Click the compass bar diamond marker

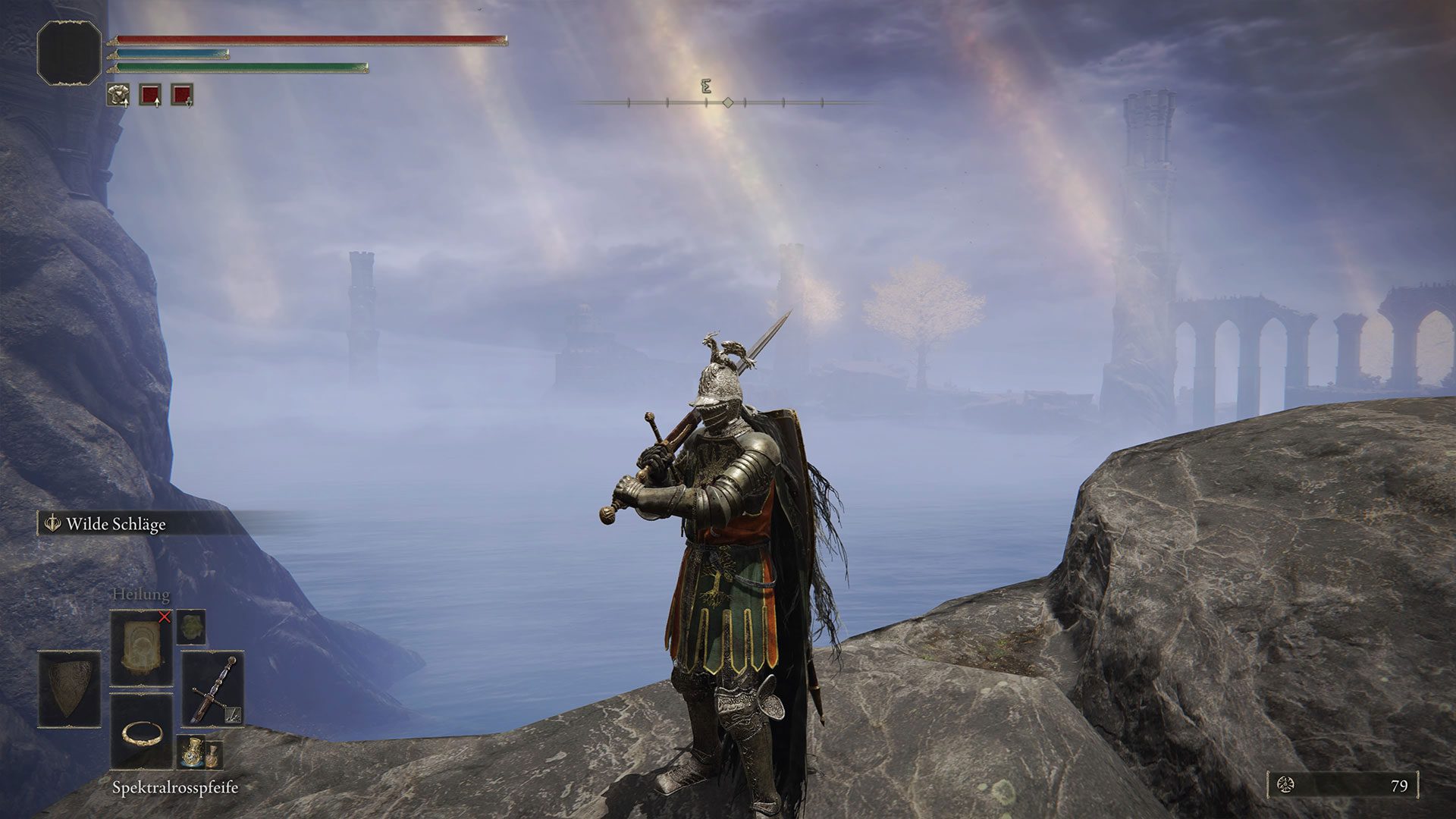(728, 102)
